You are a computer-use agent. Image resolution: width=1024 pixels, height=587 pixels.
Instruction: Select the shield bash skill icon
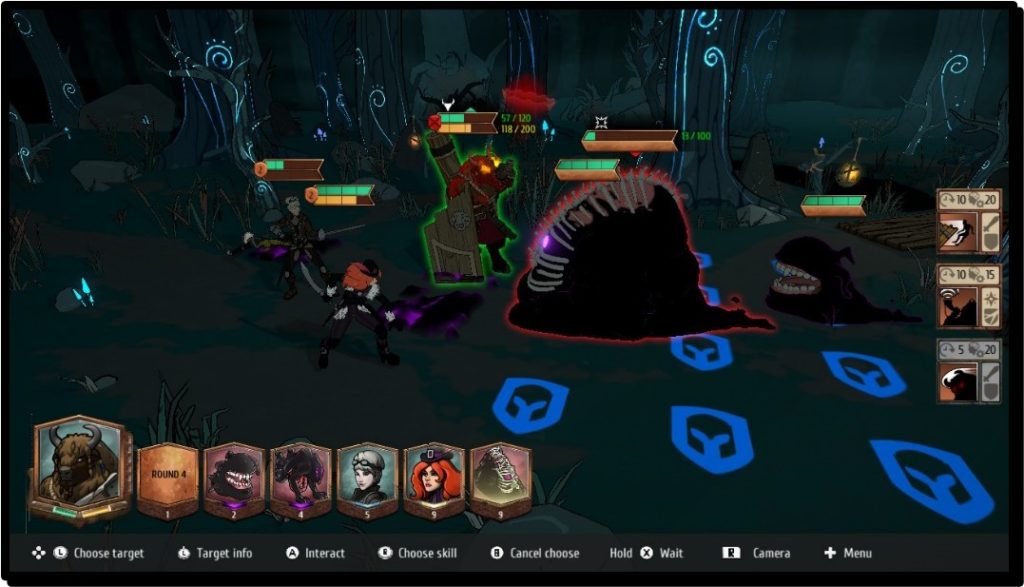(x=956, y=232)
